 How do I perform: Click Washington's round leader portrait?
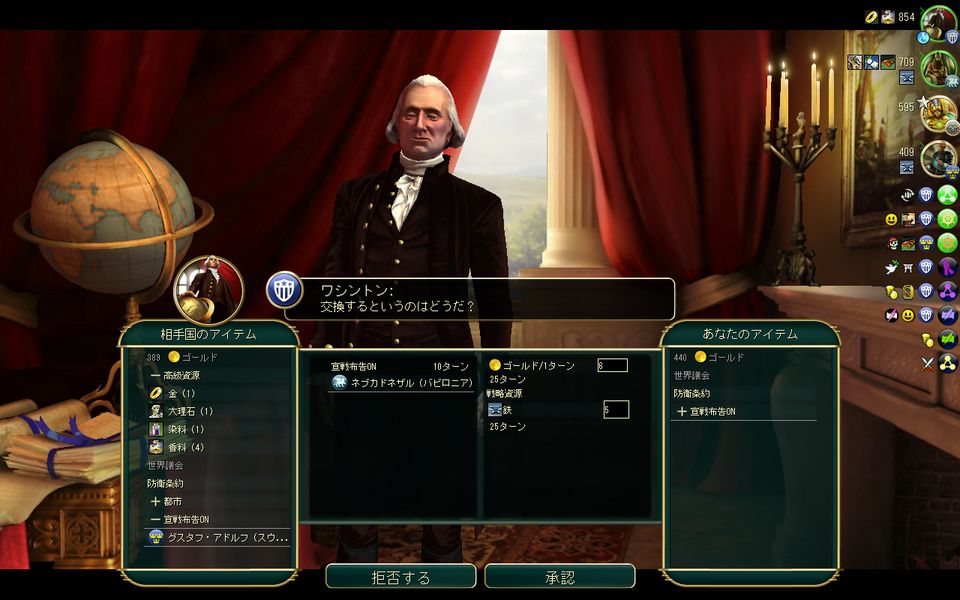(209, 290)
